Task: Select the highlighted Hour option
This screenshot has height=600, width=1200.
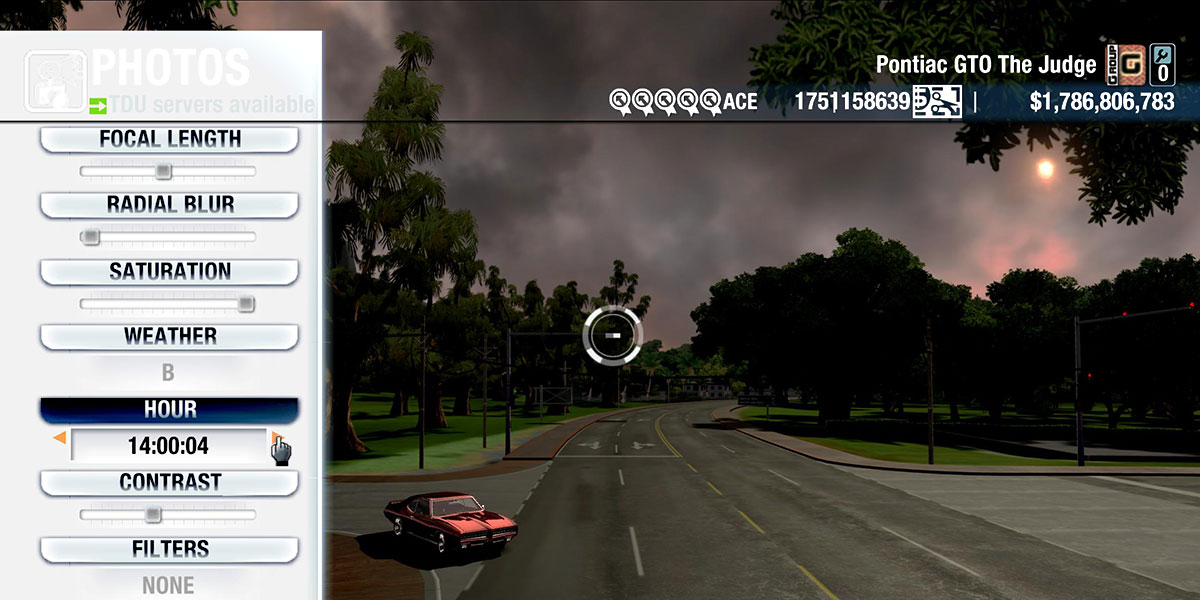Action: pyautogui.click(x=169, y=410)
